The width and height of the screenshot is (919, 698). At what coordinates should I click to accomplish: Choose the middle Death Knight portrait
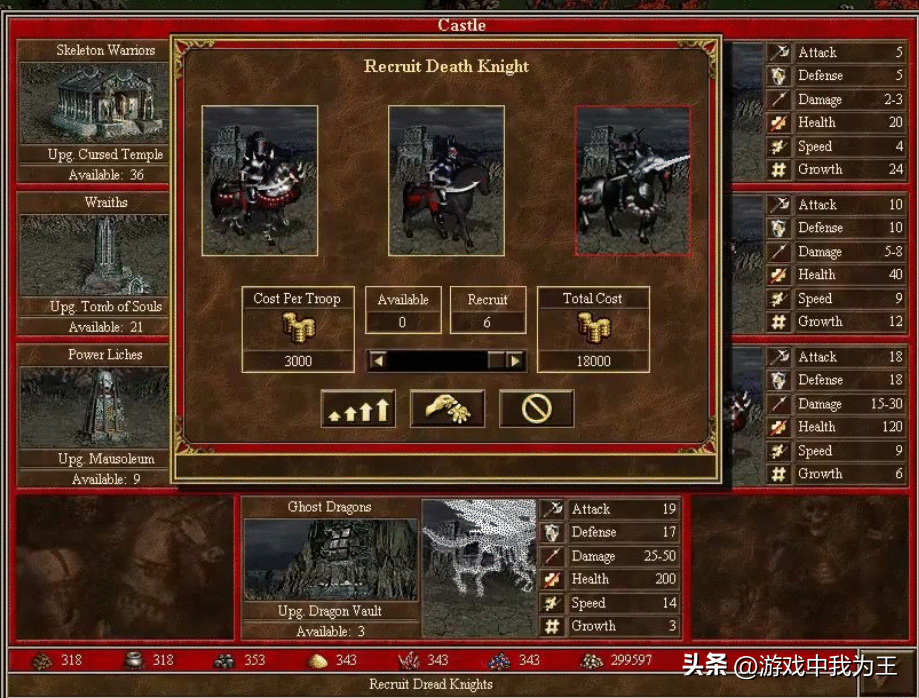[446, 181]
